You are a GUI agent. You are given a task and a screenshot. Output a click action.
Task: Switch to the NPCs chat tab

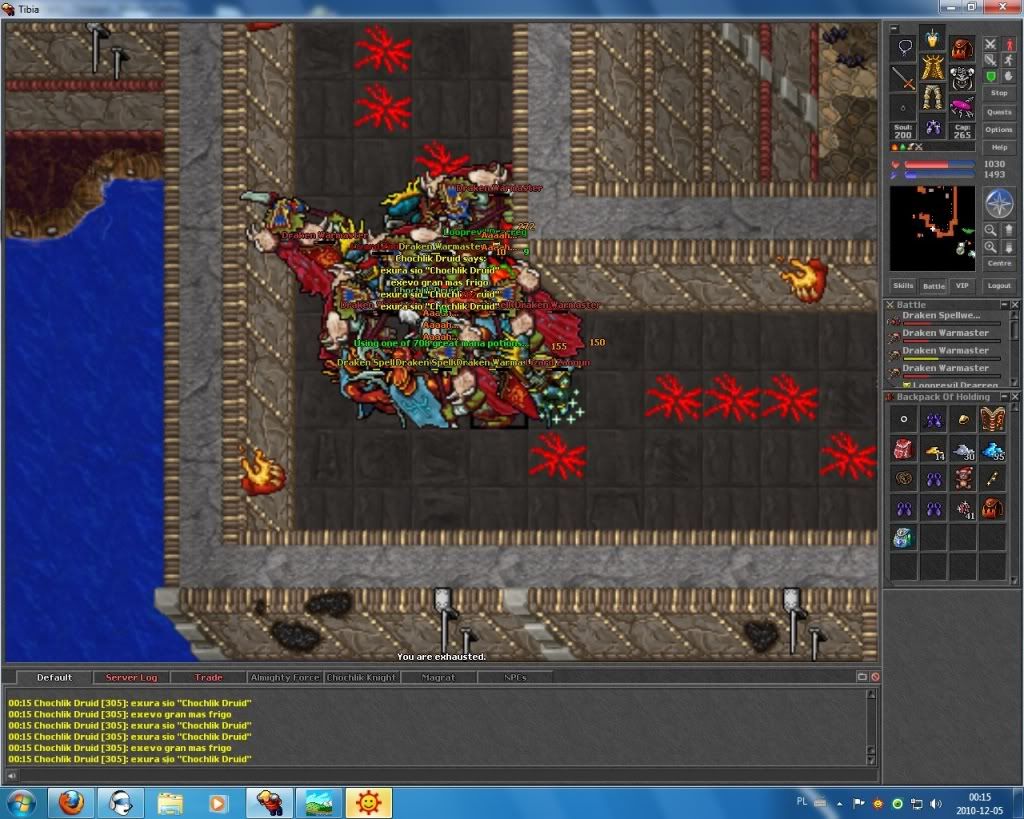(514, 678)
